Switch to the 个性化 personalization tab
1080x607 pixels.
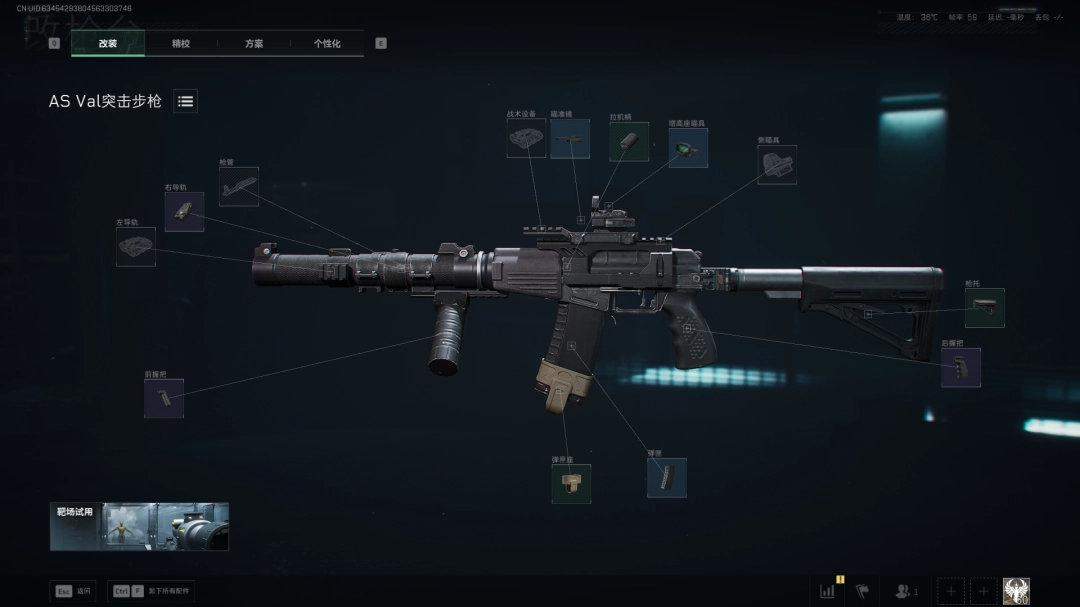[327, 44]
